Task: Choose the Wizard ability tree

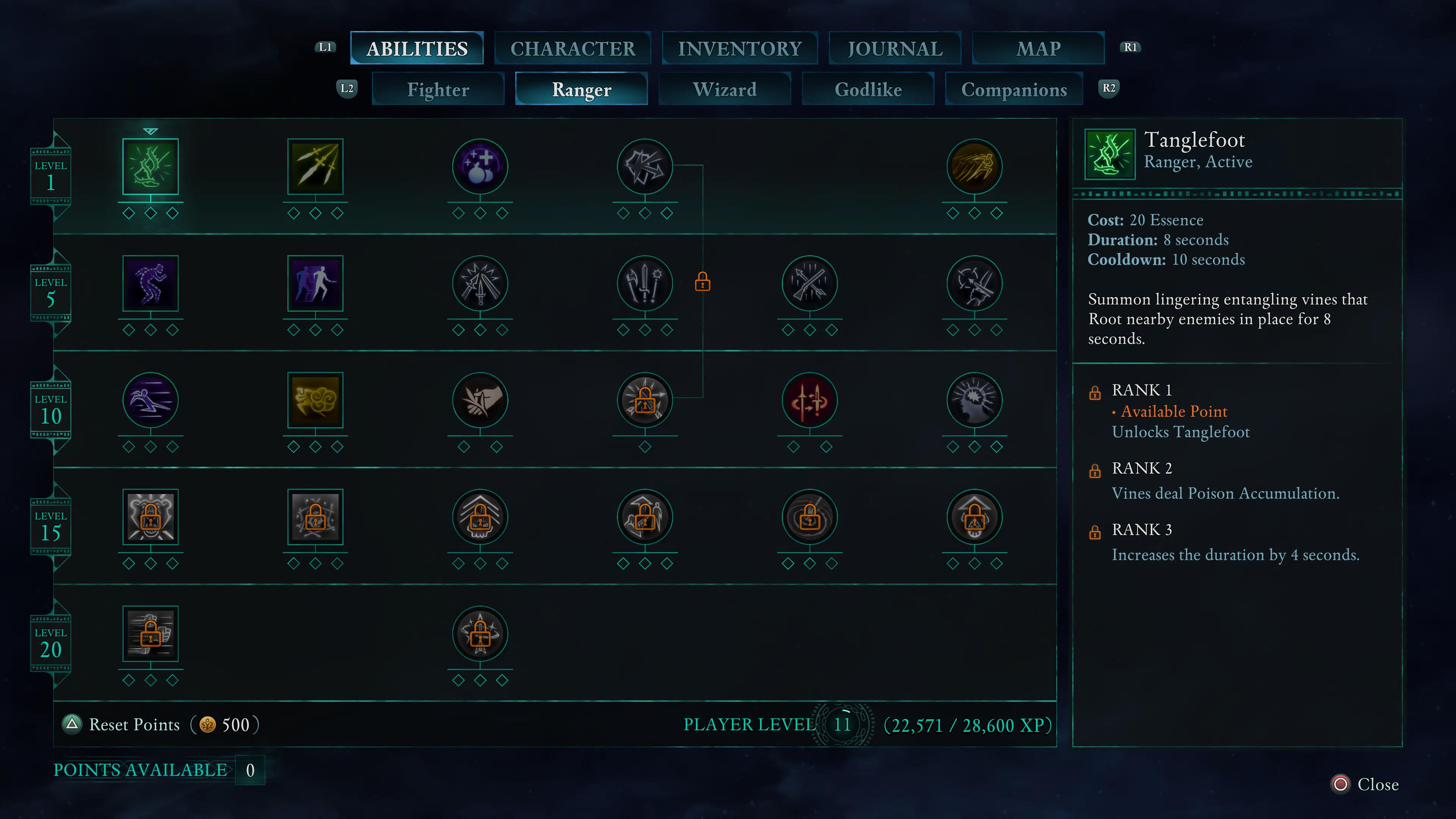Action: (x=725, y=89)
